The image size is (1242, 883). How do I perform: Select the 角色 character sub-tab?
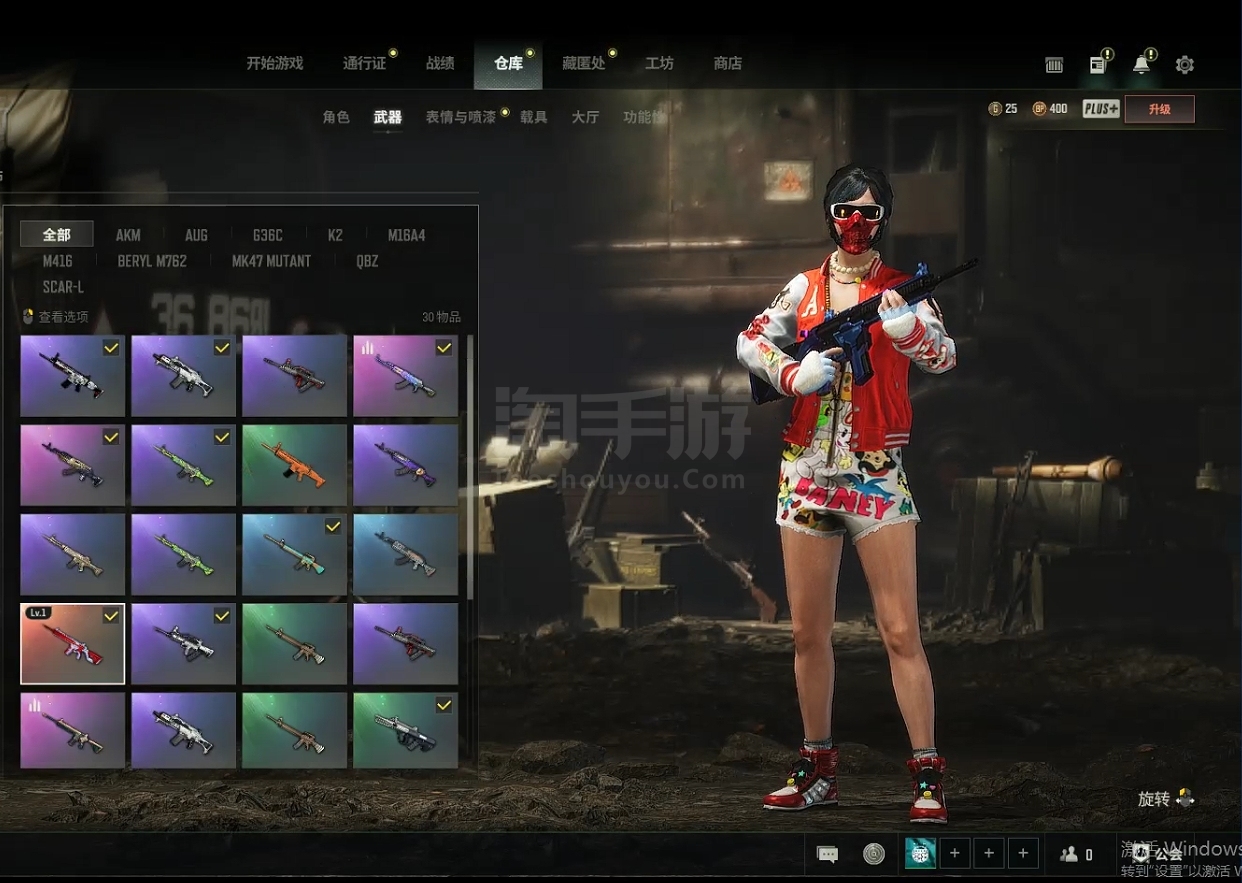tap(336, 117)
